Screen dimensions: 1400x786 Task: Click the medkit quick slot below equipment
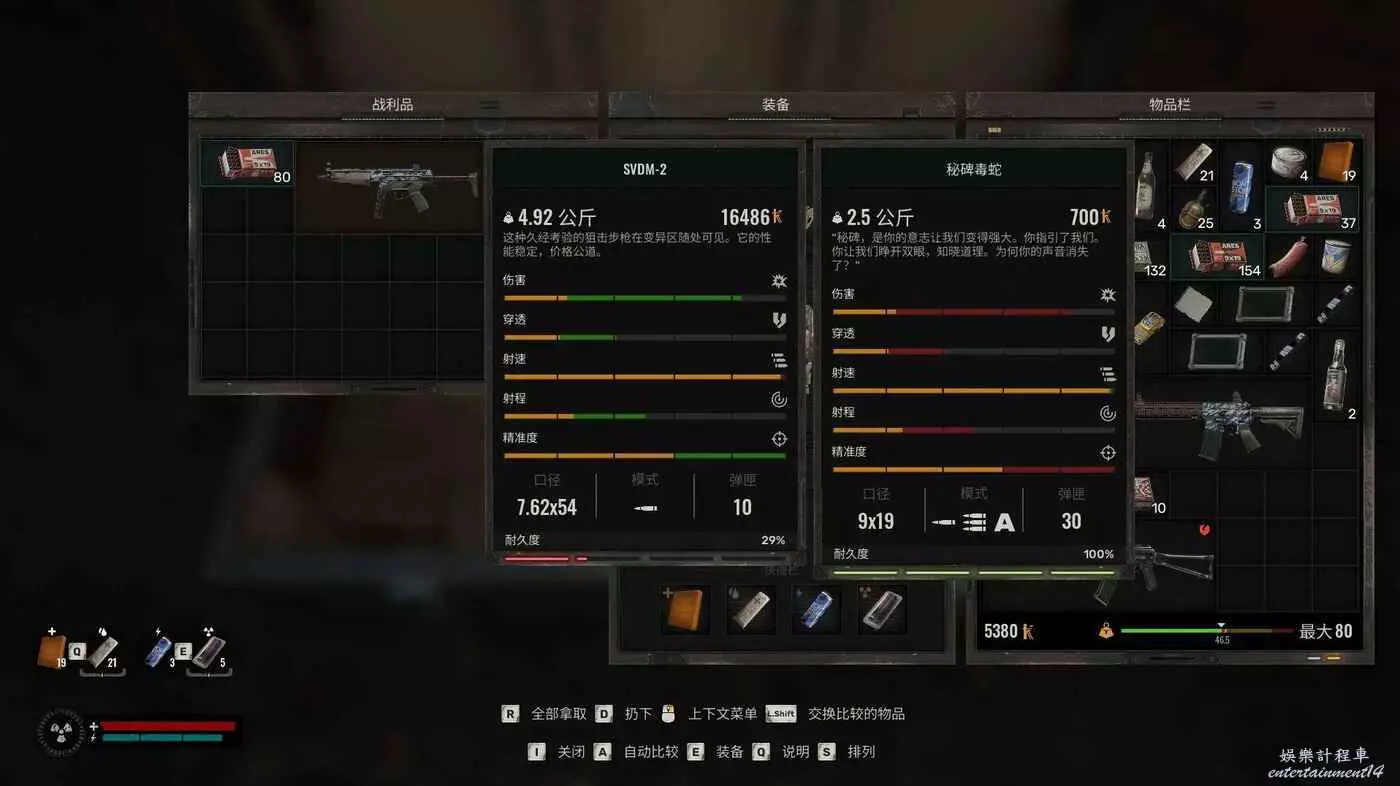click(x=685, y=609)
